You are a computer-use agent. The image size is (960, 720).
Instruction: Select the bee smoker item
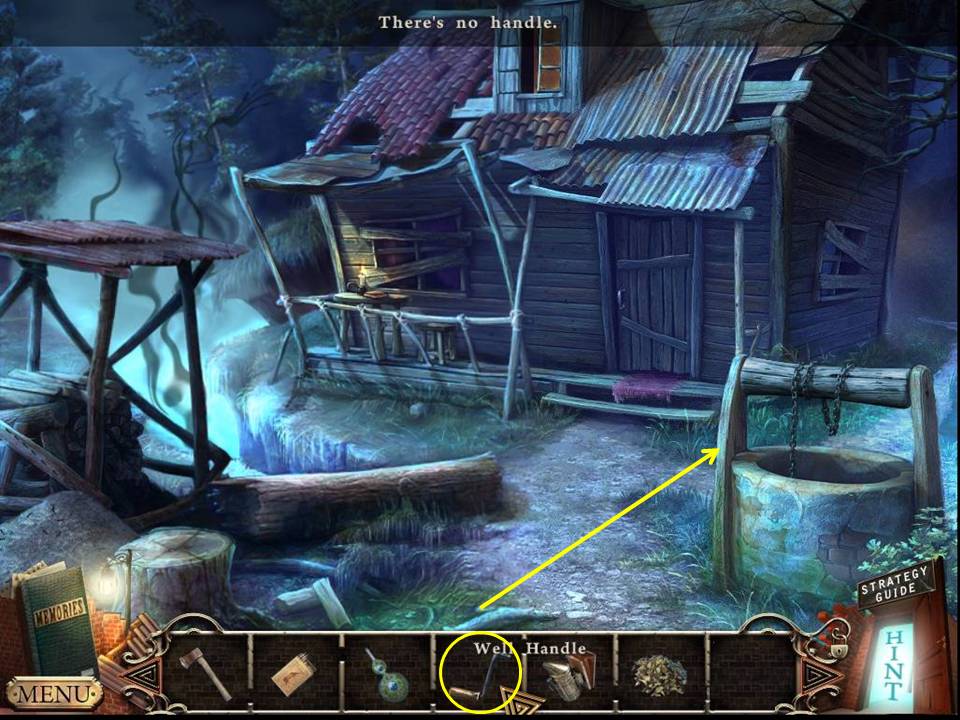[567, 672]
